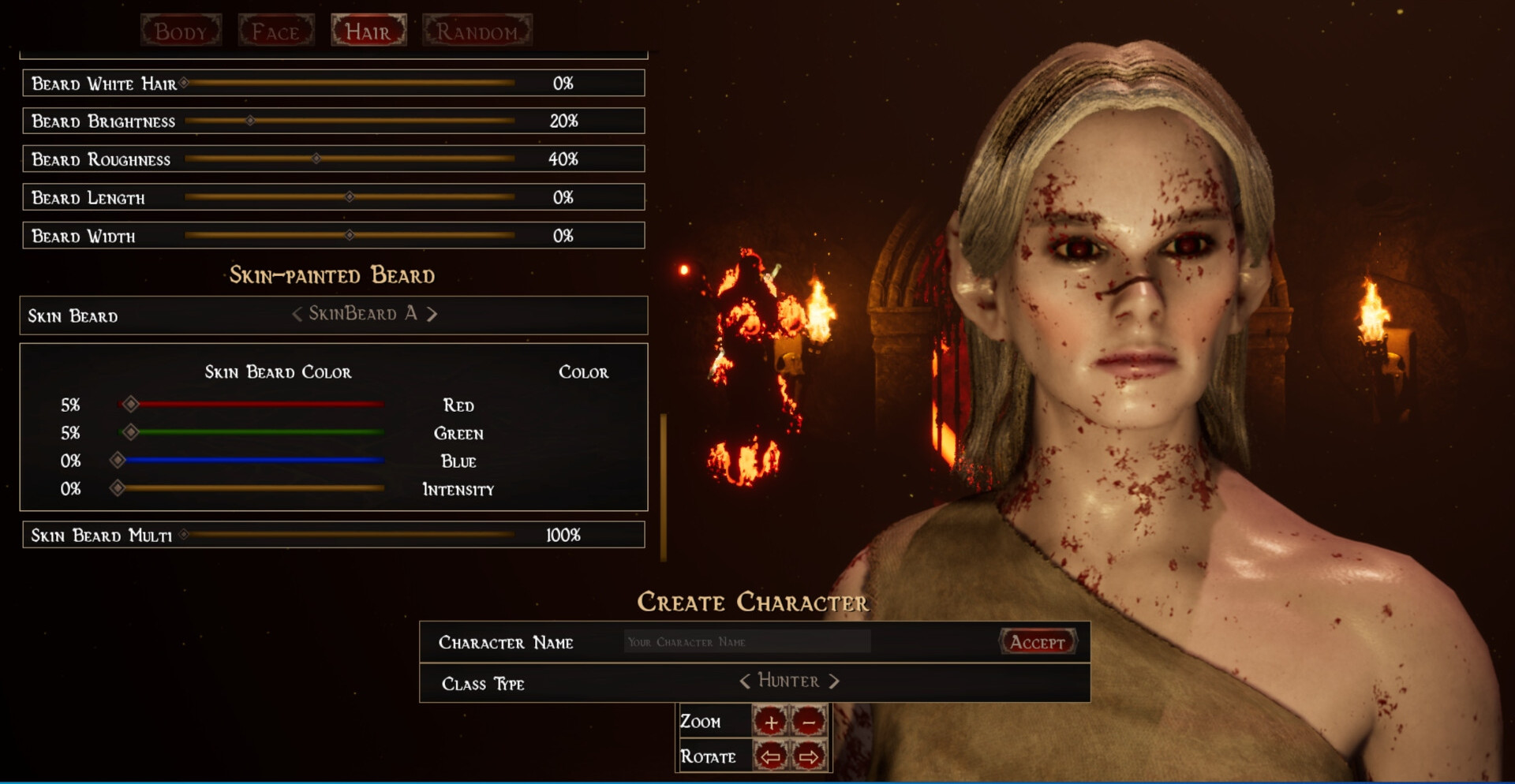Open the Face tab
Screen dimensions: 1515x784
[x=275, y=32]
